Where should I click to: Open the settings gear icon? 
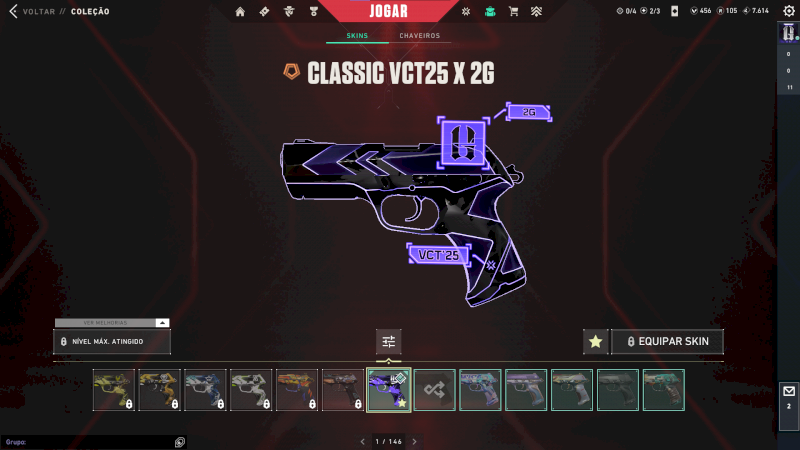(x=787, y=11)
